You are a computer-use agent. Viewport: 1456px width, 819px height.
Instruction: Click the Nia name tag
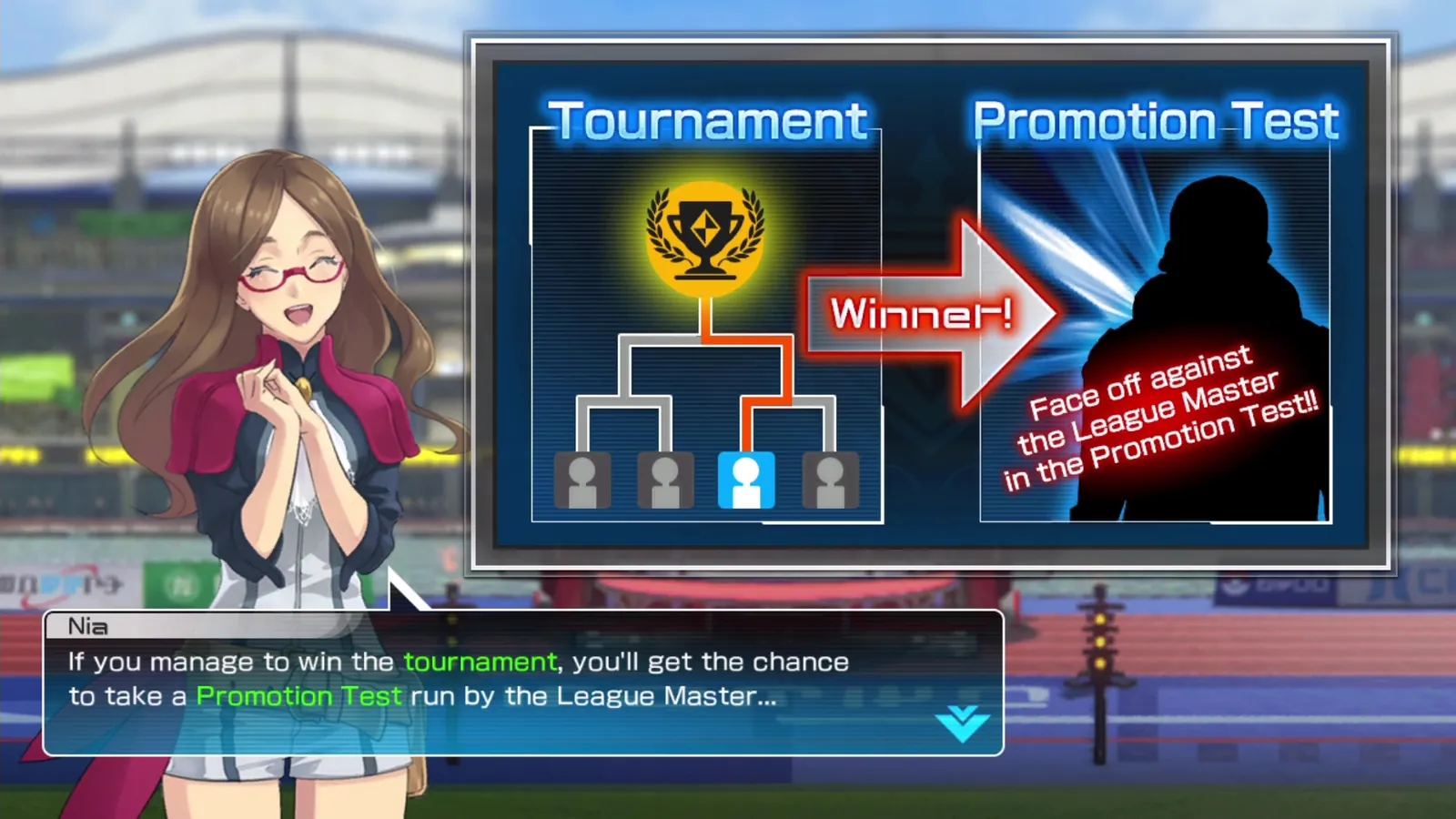click(x=88, y=625)
